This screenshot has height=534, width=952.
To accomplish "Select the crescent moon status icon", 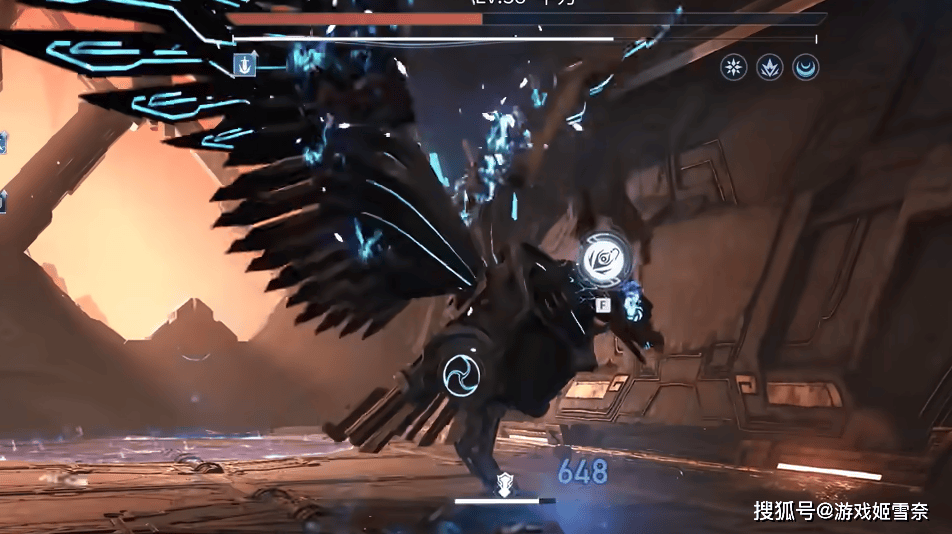I will (805, 67).
